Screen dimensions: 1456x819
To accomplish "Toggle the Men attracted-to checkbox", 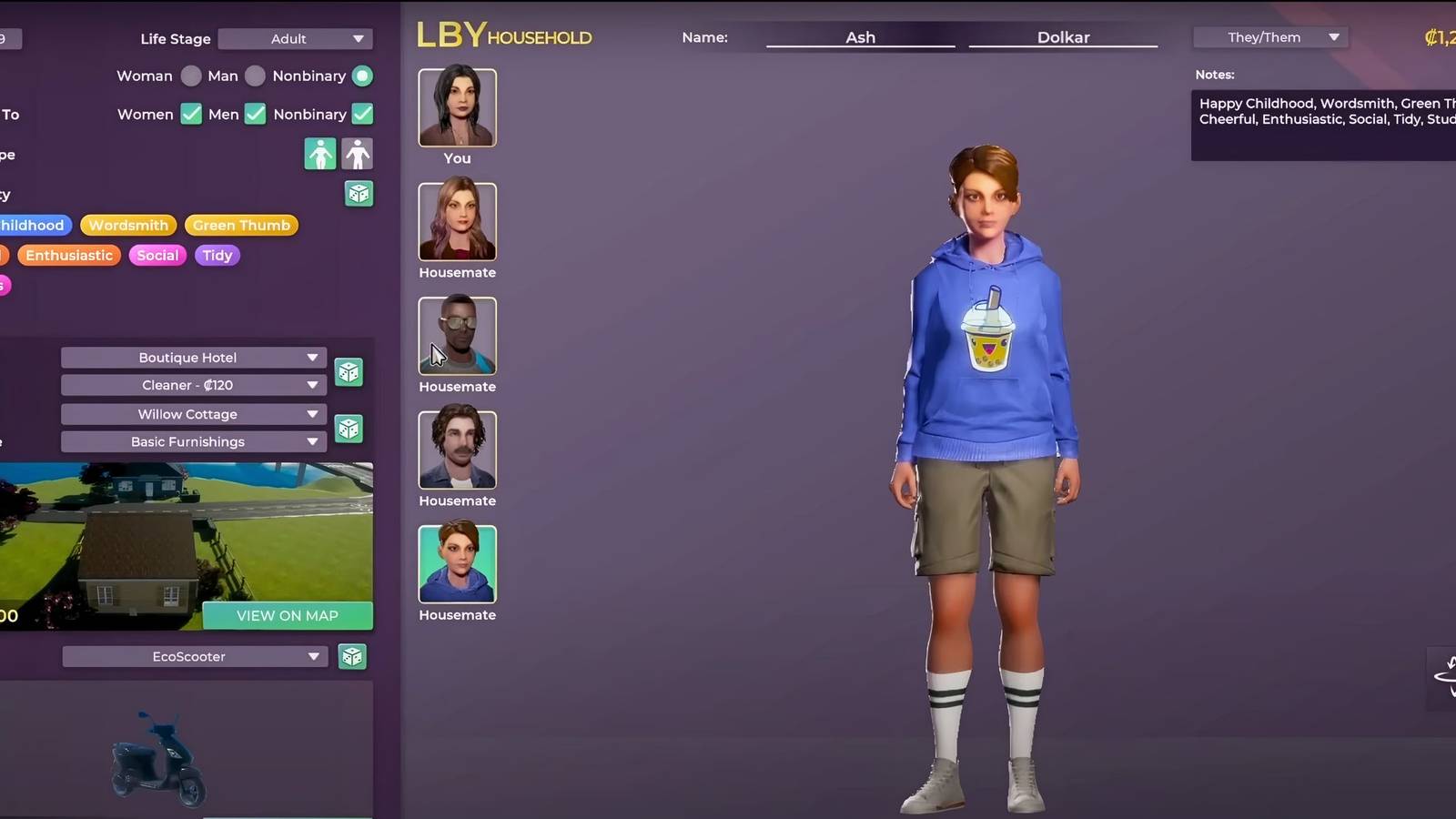I will [x=255, y=115].
